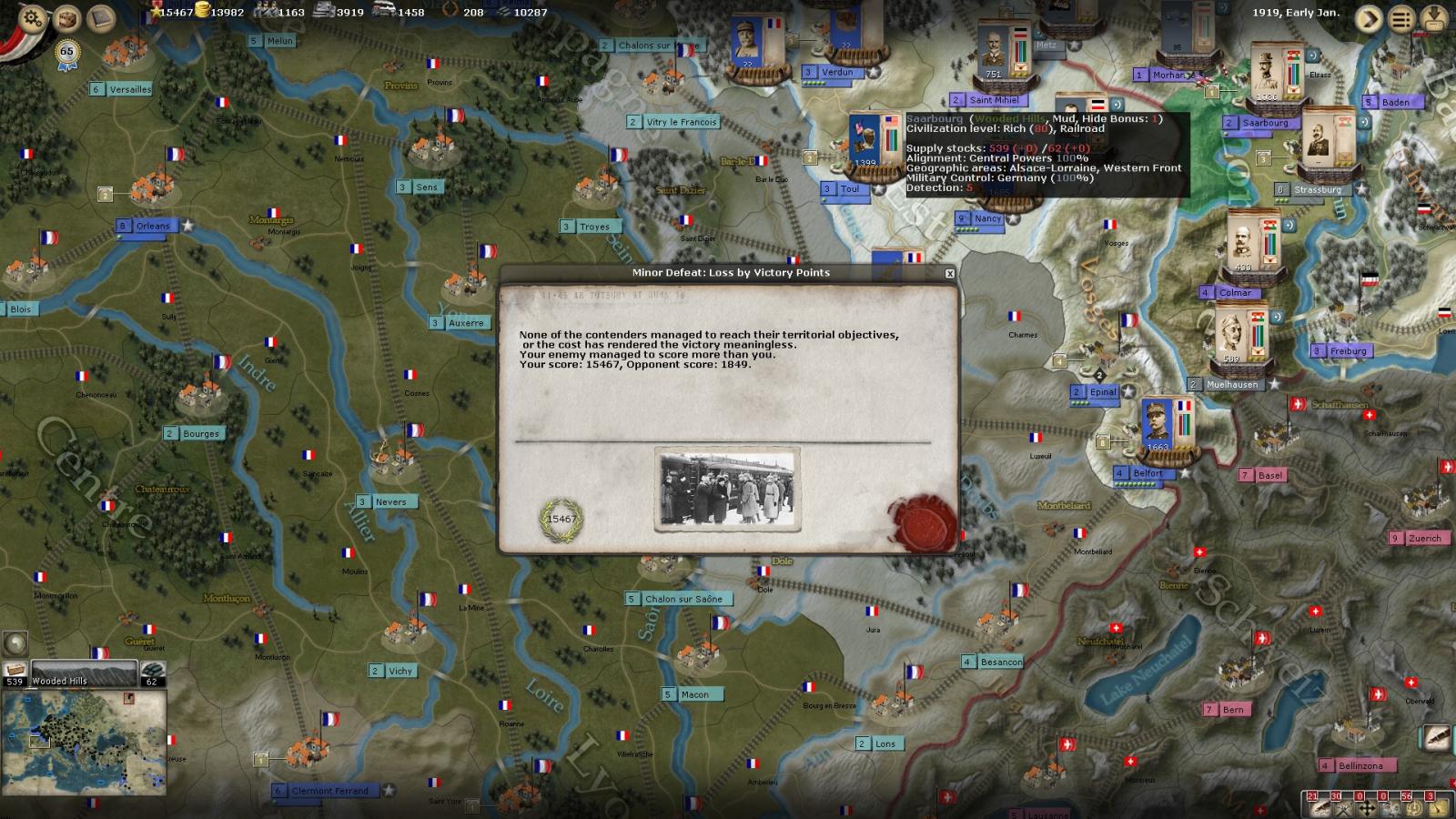Open the save/mail inbox icon at top-right

coord(1434,20)
